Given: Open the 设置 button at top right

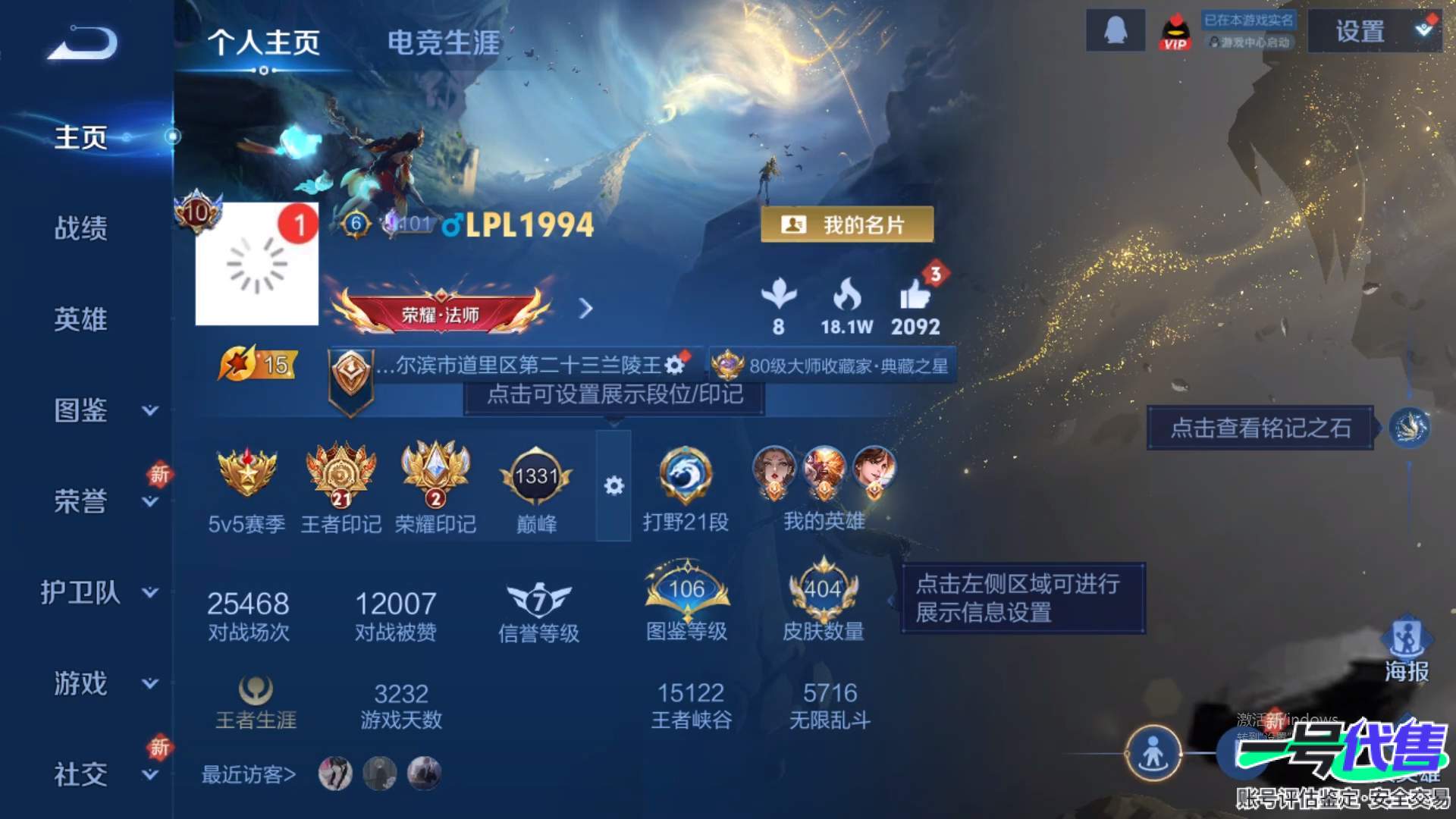Looking at the screenshot, I should click(x=1361, y=33).
